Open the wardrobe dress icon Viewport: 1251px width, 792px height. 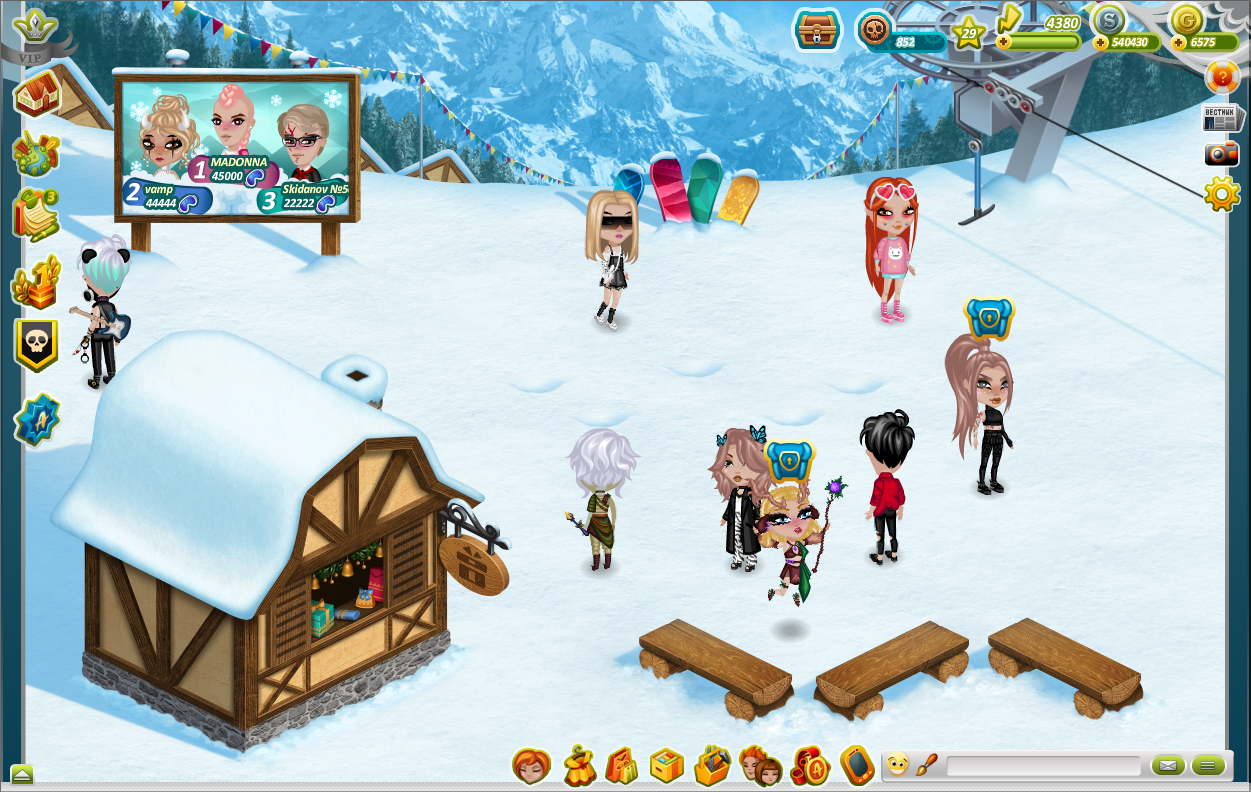tap(578, 767)
